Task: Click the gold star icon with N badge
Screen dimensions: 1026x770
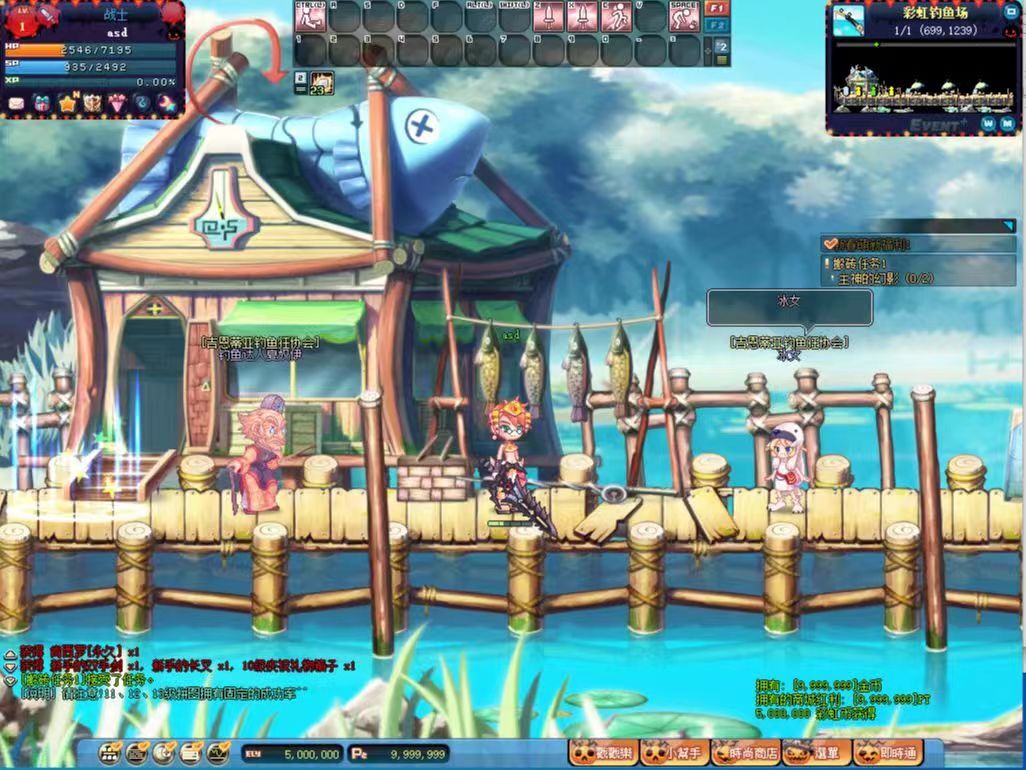Action: pos(67,103)
